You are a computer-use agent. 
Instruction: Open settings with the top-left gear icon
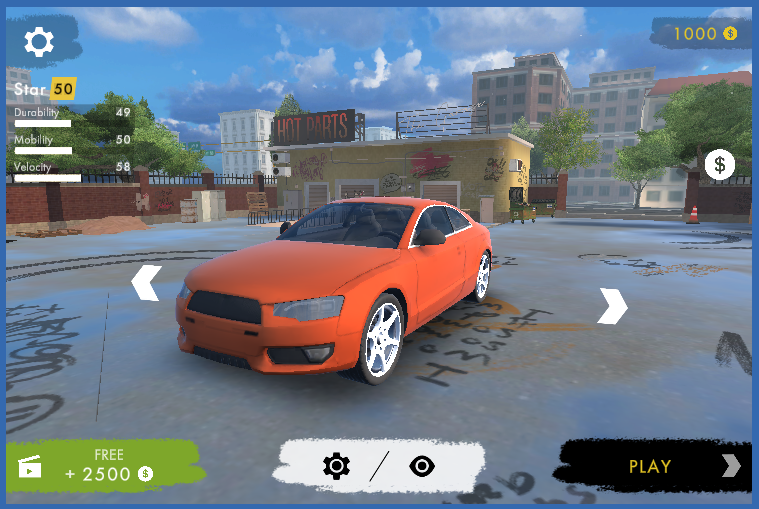[x=39, y=42]
